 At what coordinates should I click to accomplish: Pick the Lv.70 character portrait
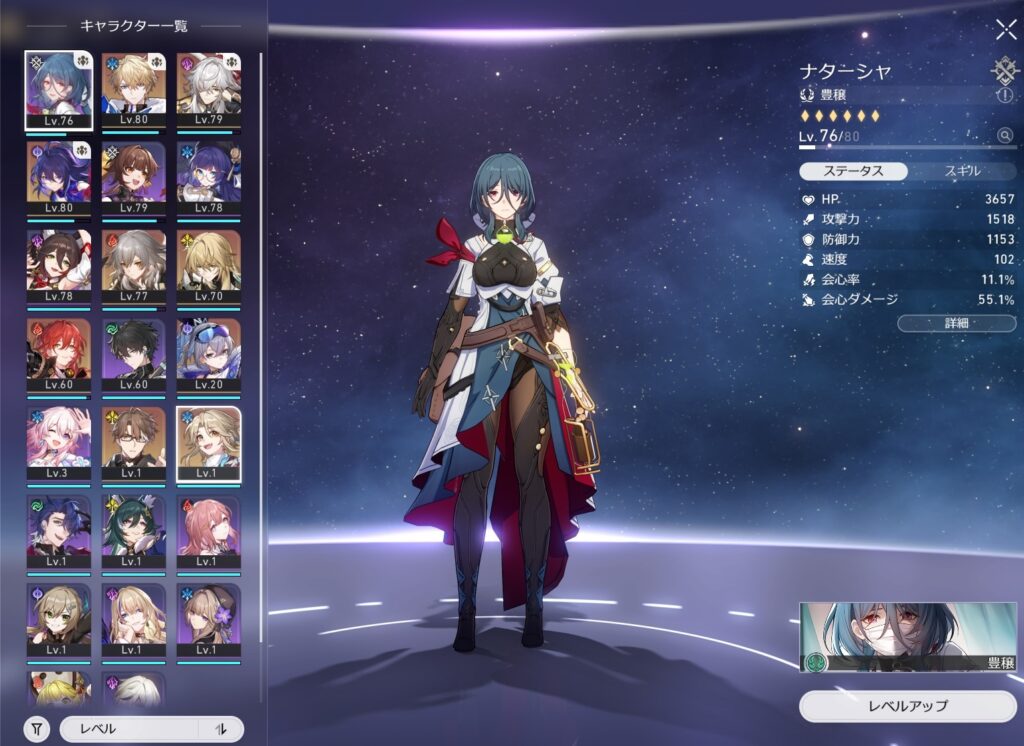click(208, 266)
